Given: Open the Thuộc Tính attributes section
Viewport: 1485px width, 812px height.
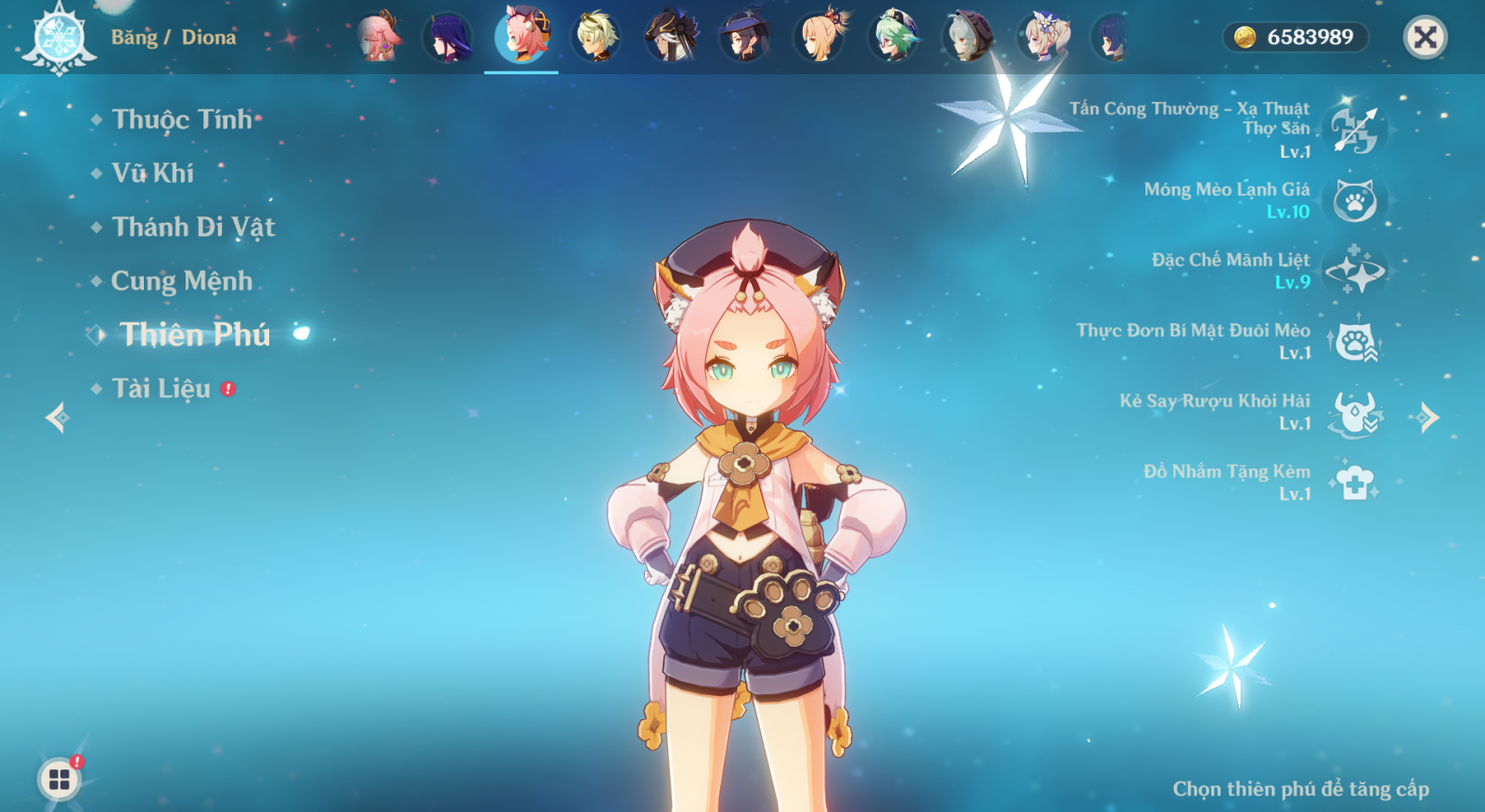Looking at the screenshot, I should [182, 120].
